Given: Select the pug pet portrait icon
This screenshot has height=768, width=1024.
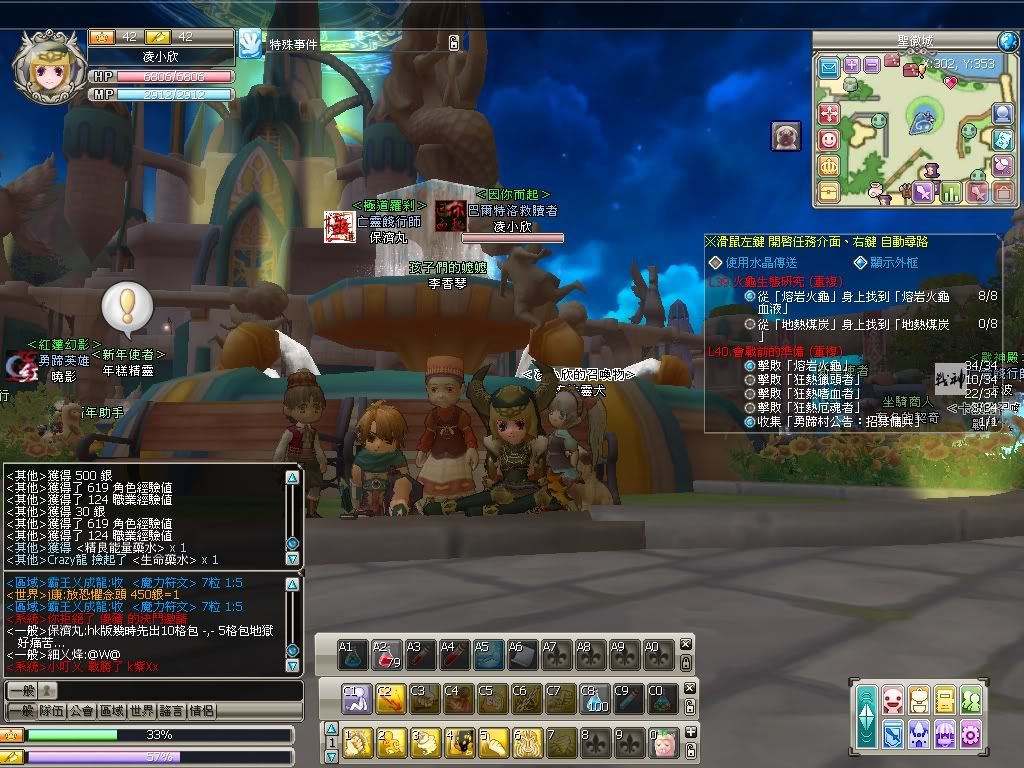Looking at the screenshot, I should click(785, 135).
